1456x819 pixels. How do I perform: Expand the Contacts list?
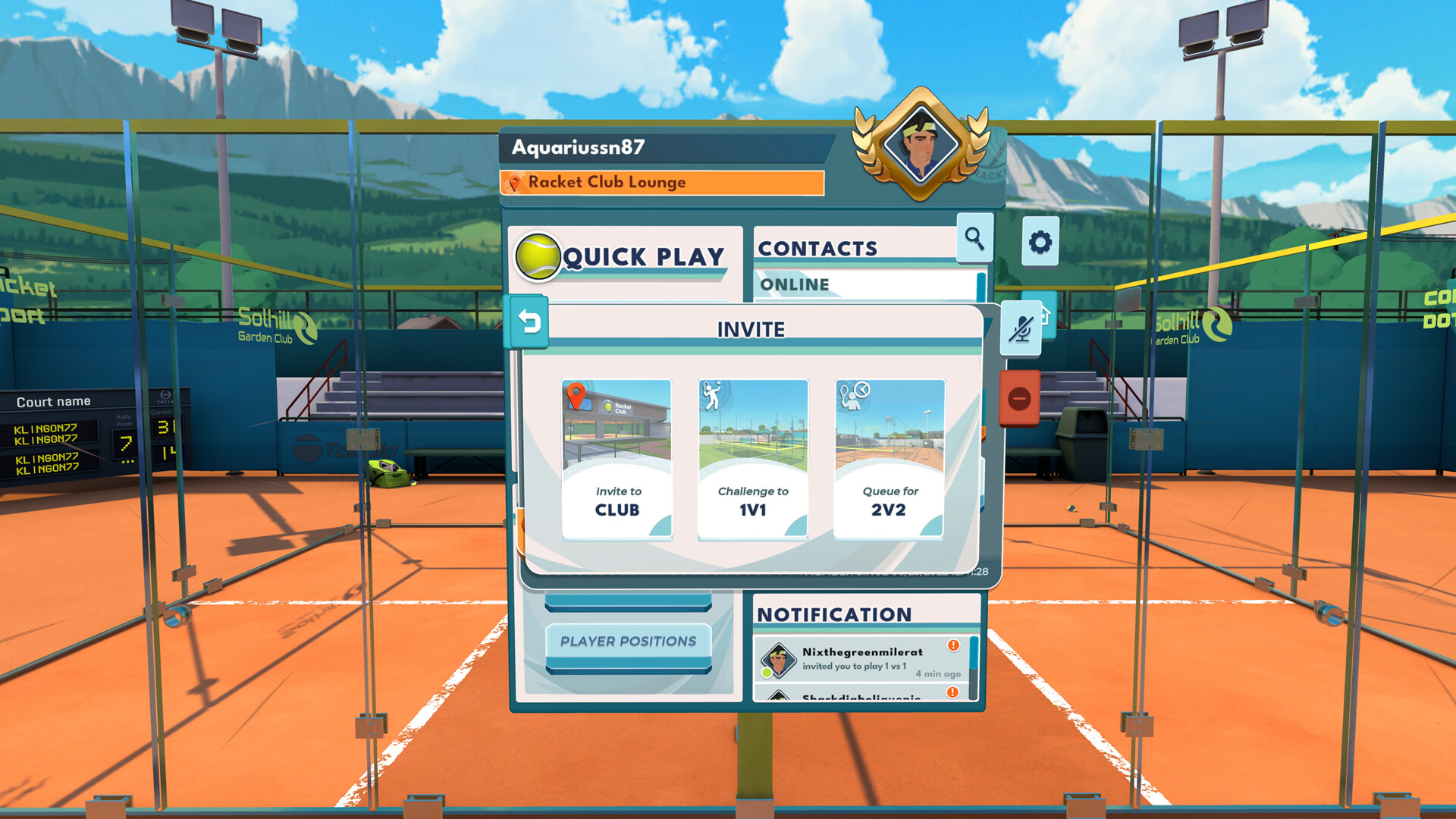pos(817,248)
